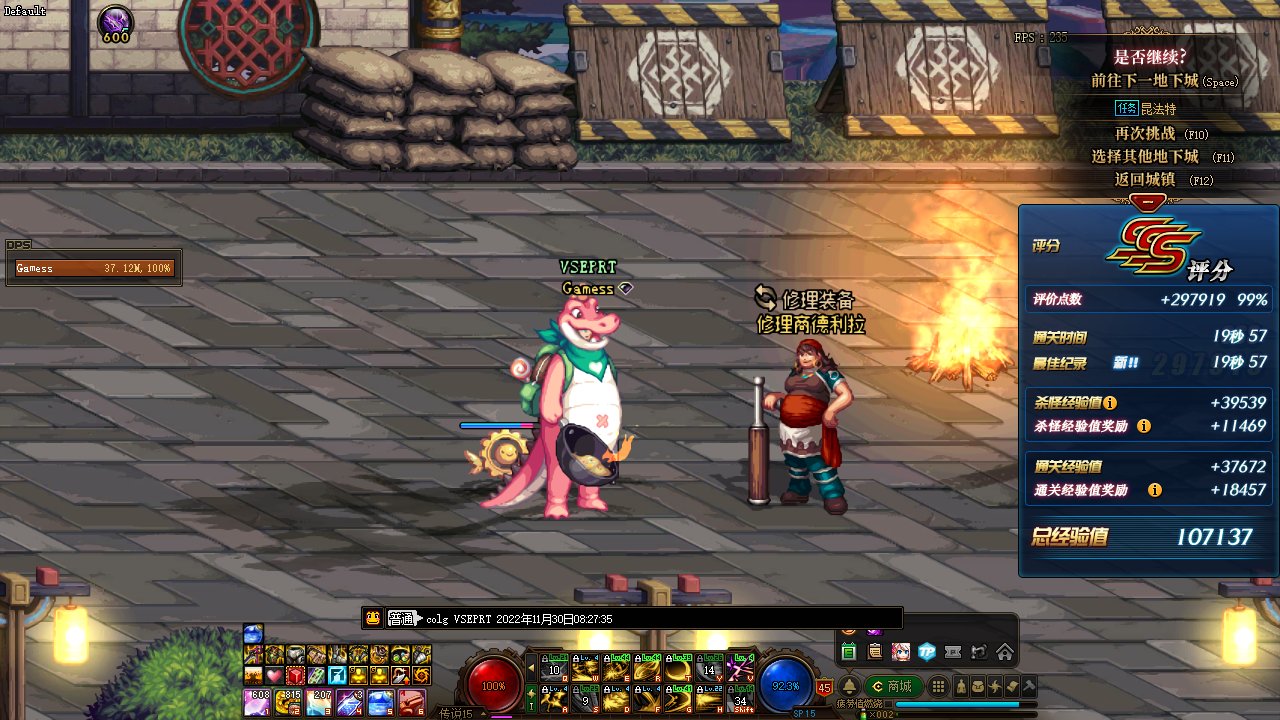Click the house icon in quick menu

pos(1005,652)
